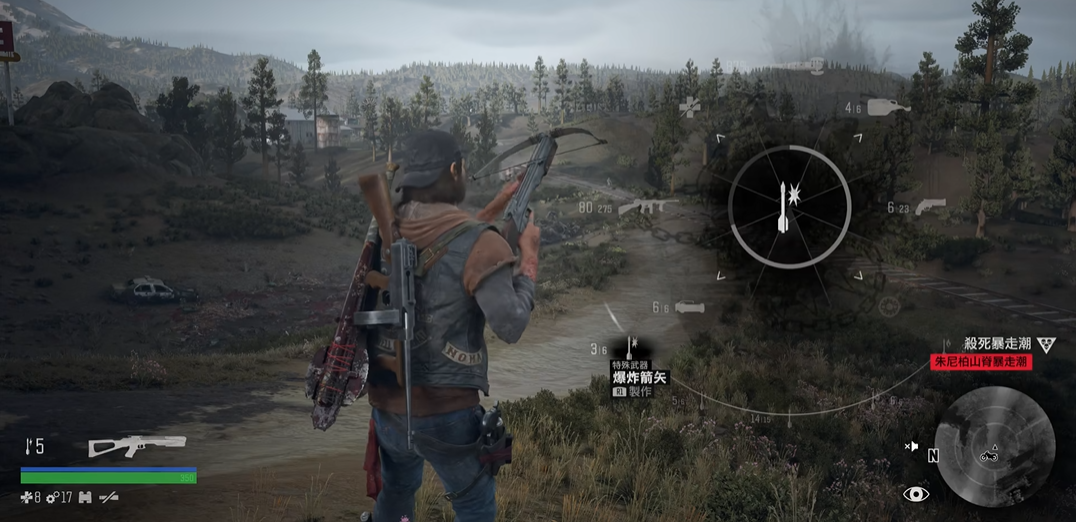Select the molotov bottle wheel slot
Viewport: 1076px width, 522px height.
888,106
